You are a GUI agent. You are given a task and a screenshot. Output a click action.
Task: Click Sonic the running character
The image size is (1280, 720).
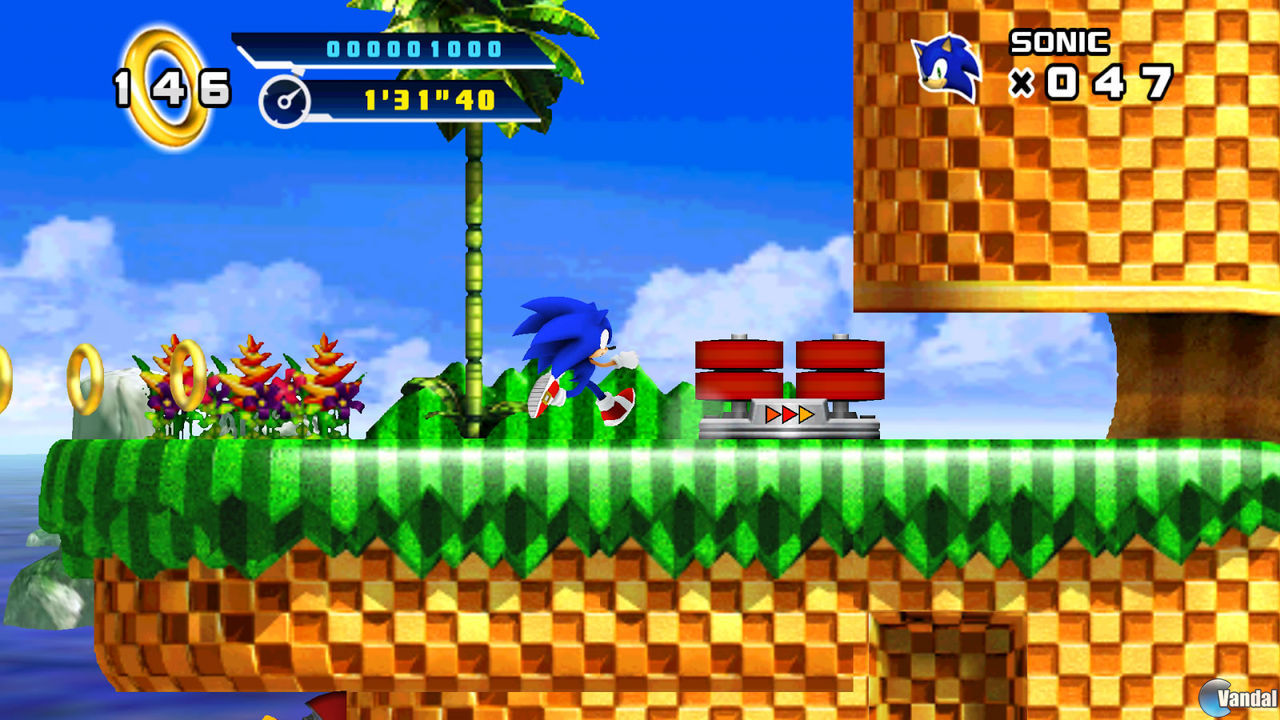(x=570, y=360)
